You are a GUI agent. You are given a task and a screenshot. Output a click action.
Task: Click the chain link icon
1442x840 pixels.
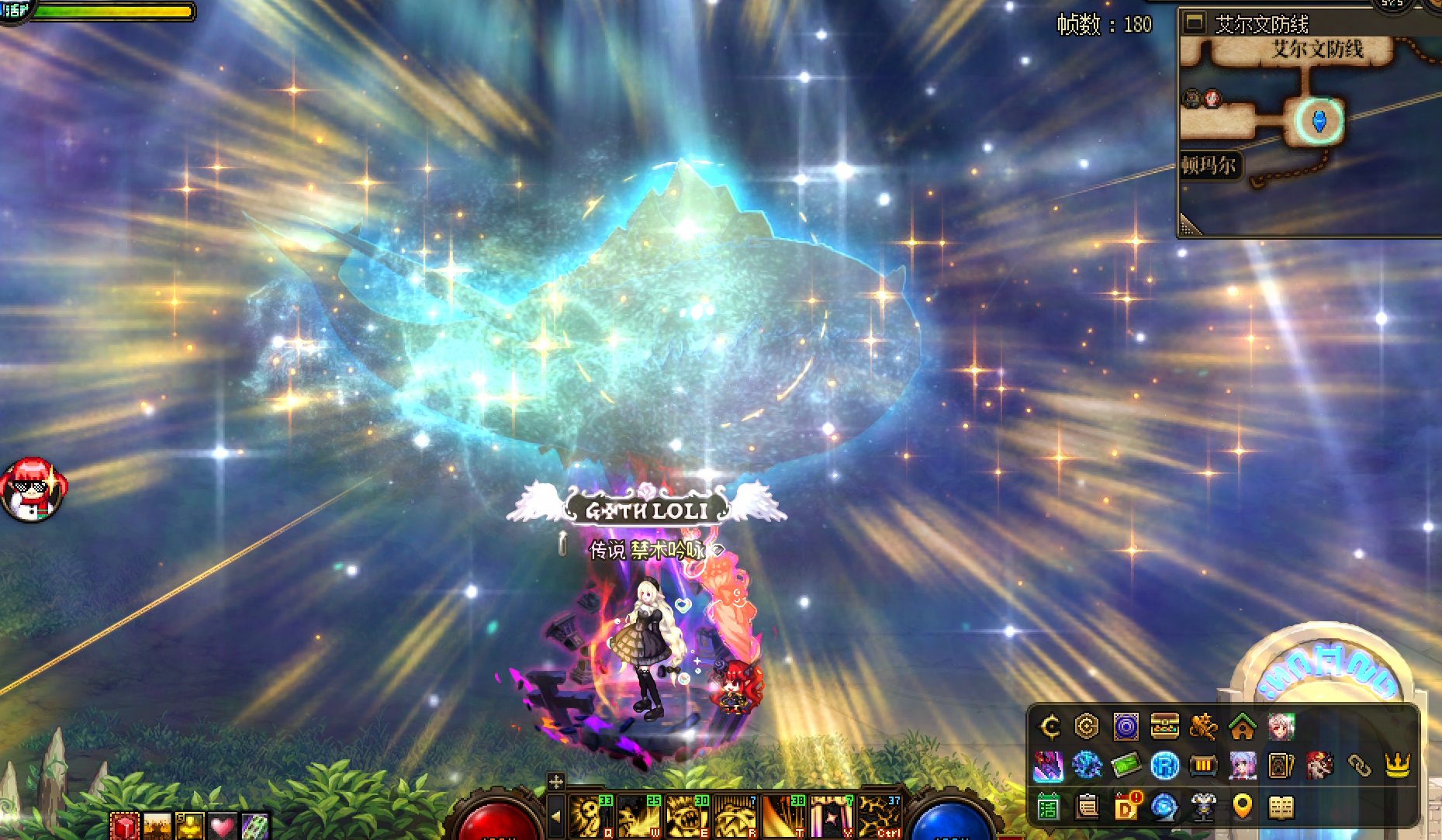(1358, 766)
